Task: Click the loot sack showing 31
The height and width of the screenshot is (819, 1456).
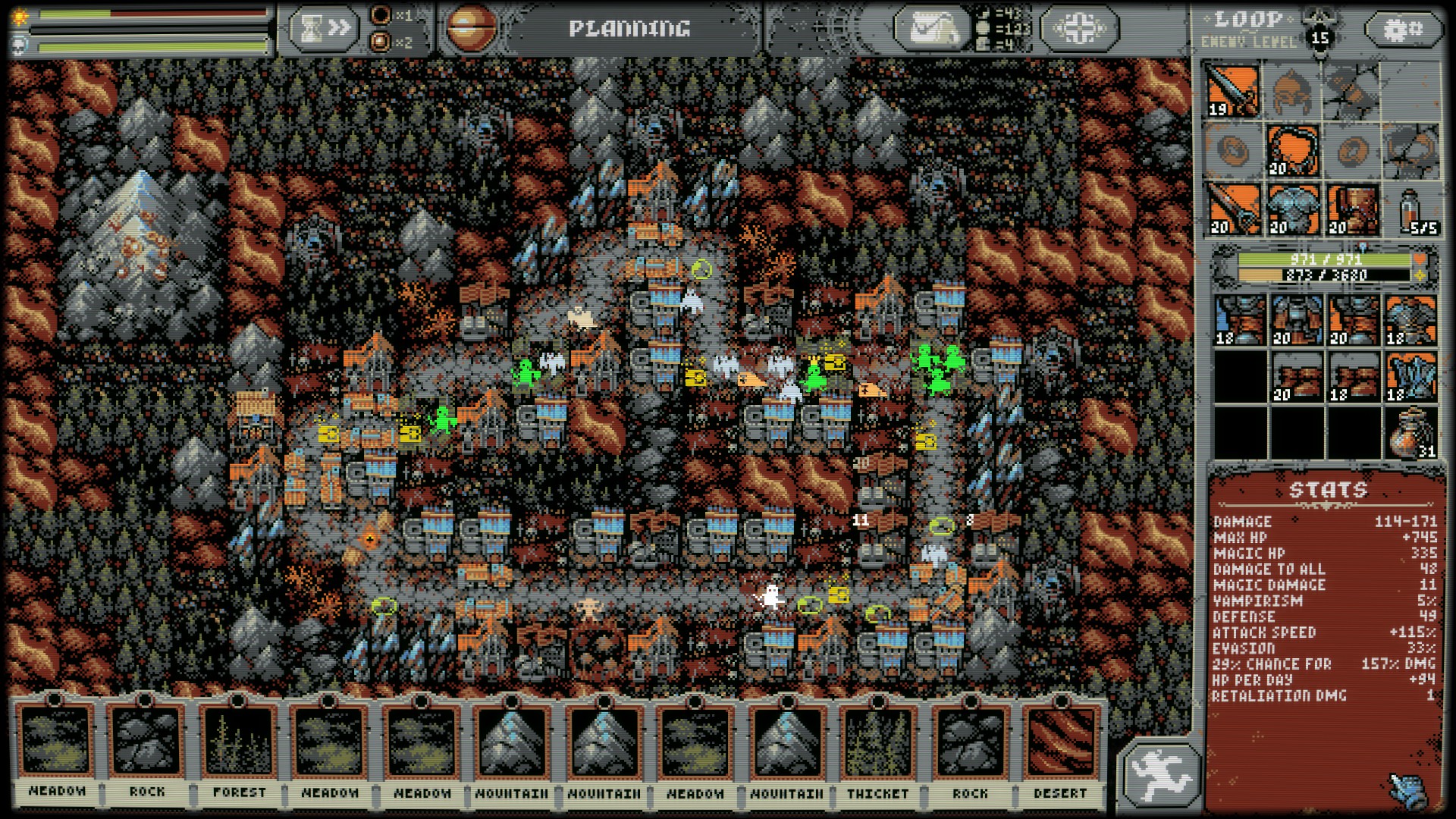Action: click(x=1410, y=433)
